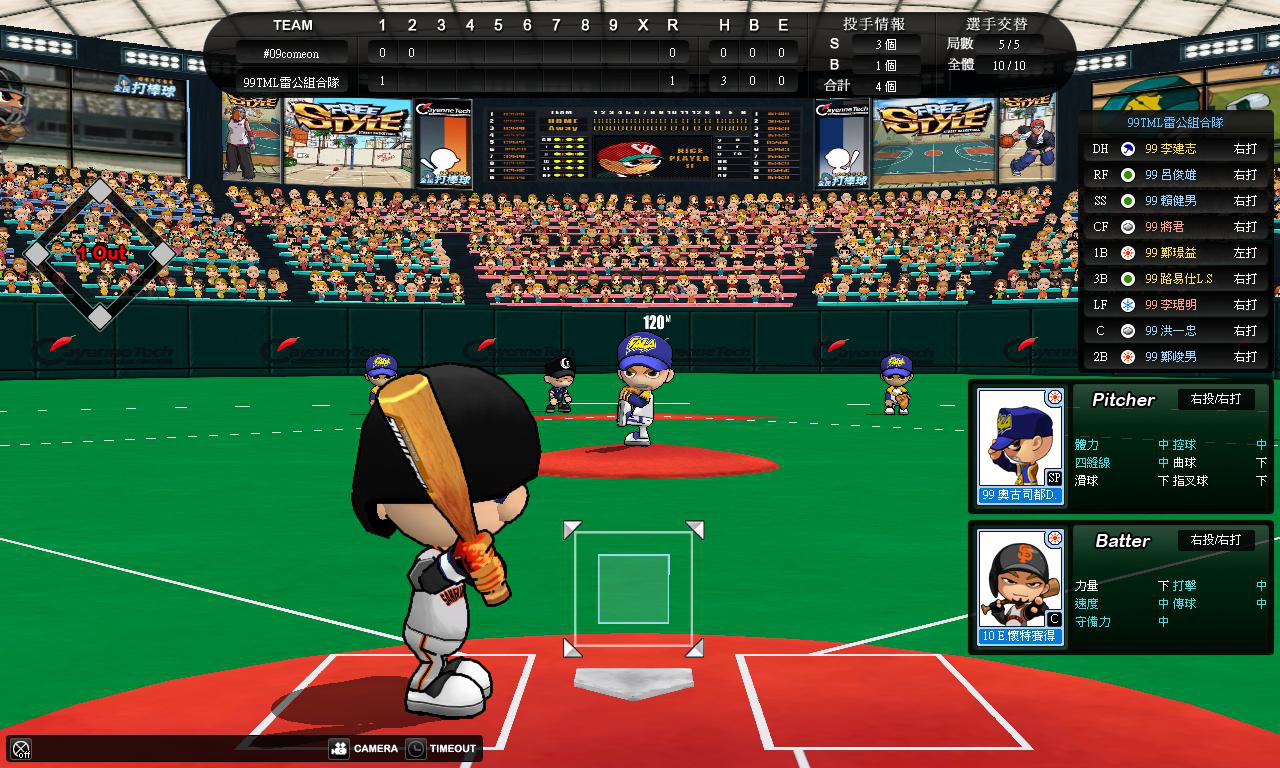The height and width of the screenshot is (768, 1280).
Task: Select catcher 洪一忠 lineup row
Action: coord(1174,331)
